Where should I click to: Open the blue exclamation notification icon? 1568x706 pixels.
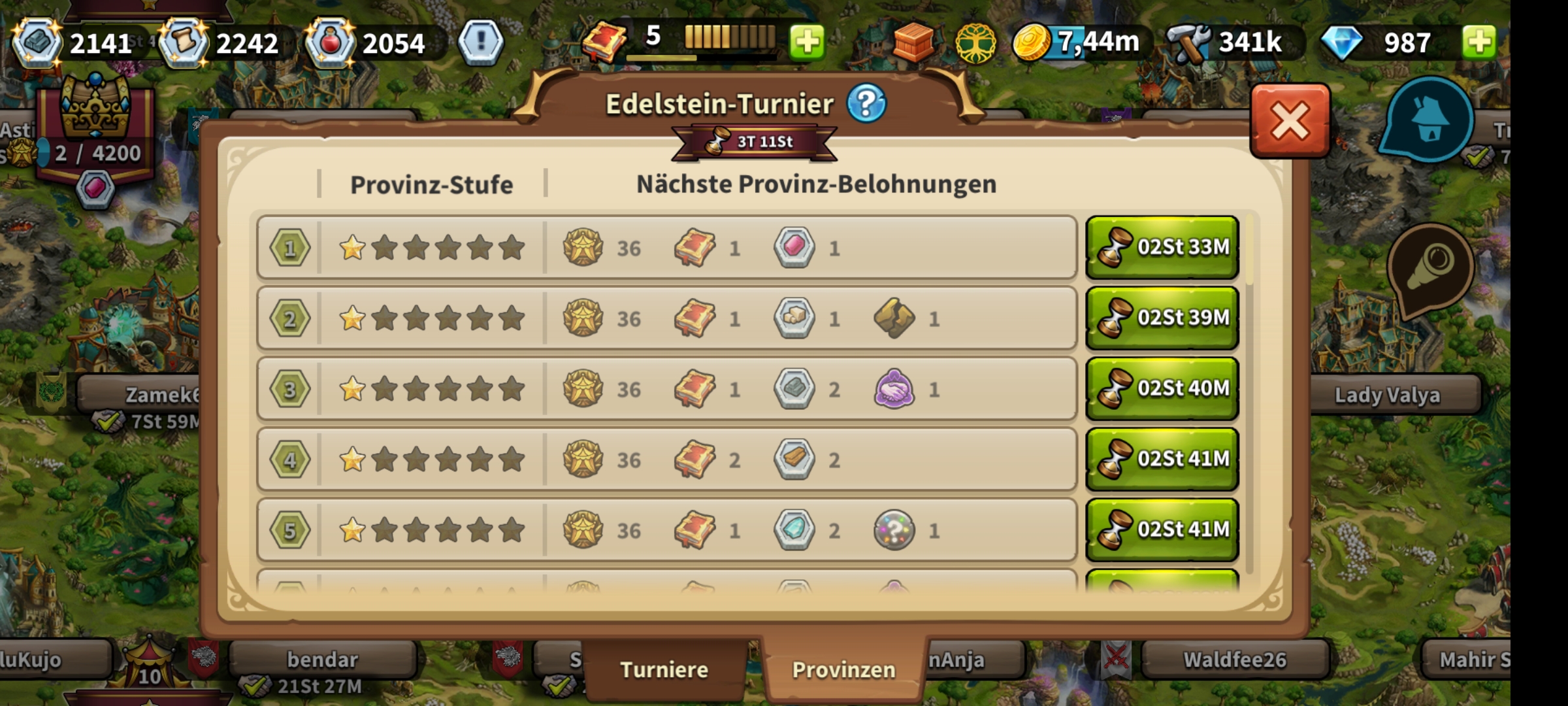(x=481, y=42)
